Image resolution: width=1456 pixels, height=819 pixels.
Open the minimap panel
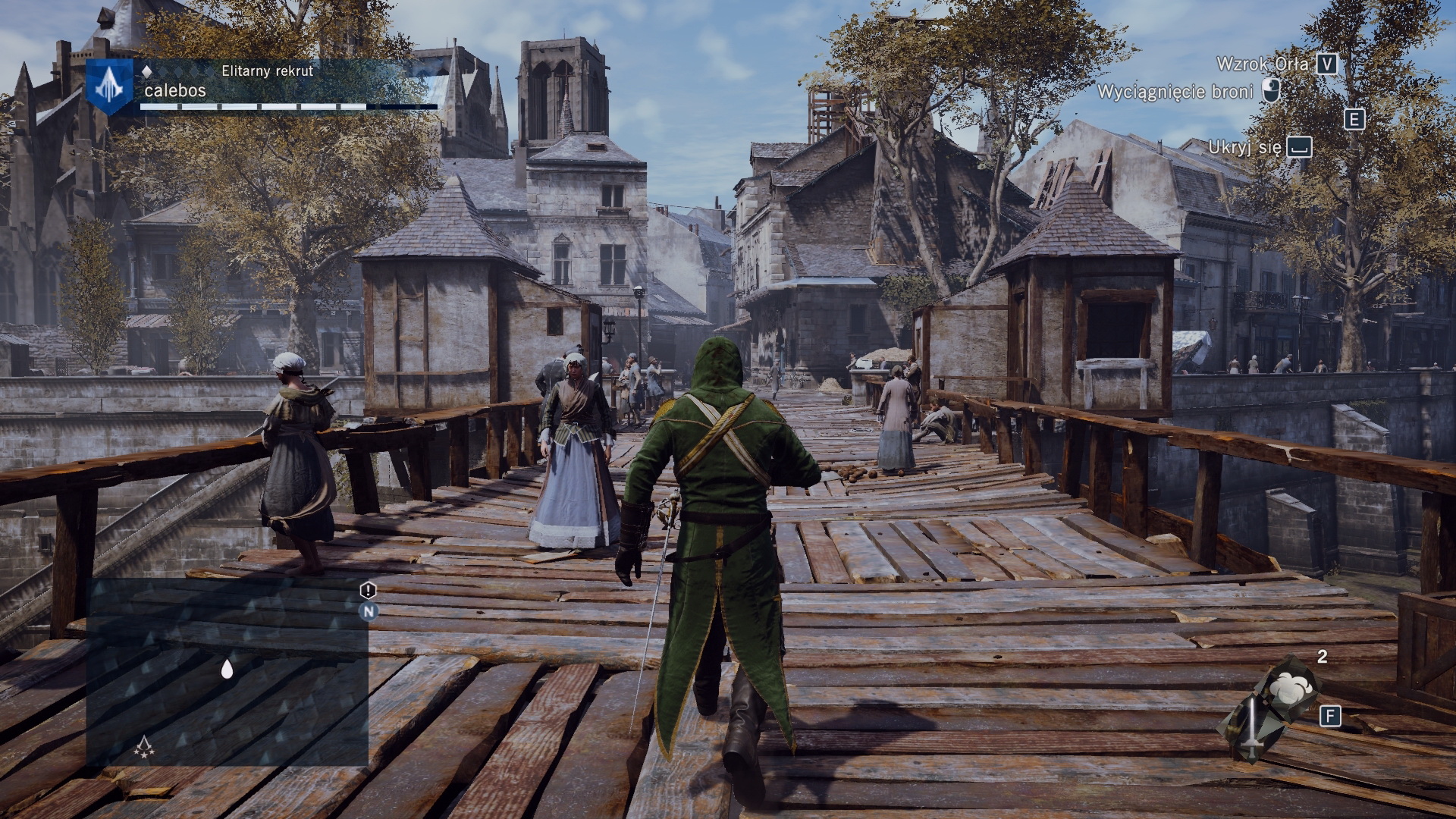[227, 672]
